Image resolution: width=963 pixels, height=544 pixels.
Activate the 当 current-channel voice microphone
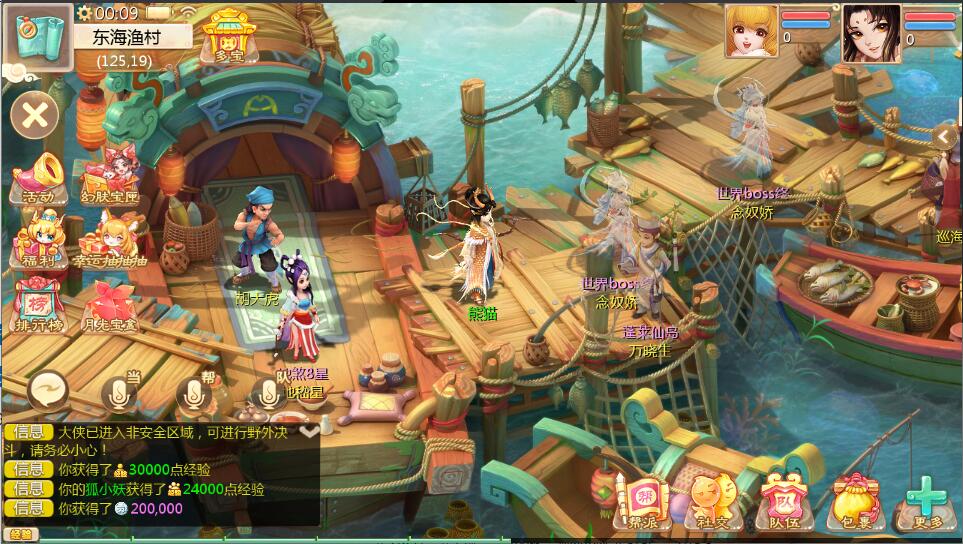click(122, 392)
